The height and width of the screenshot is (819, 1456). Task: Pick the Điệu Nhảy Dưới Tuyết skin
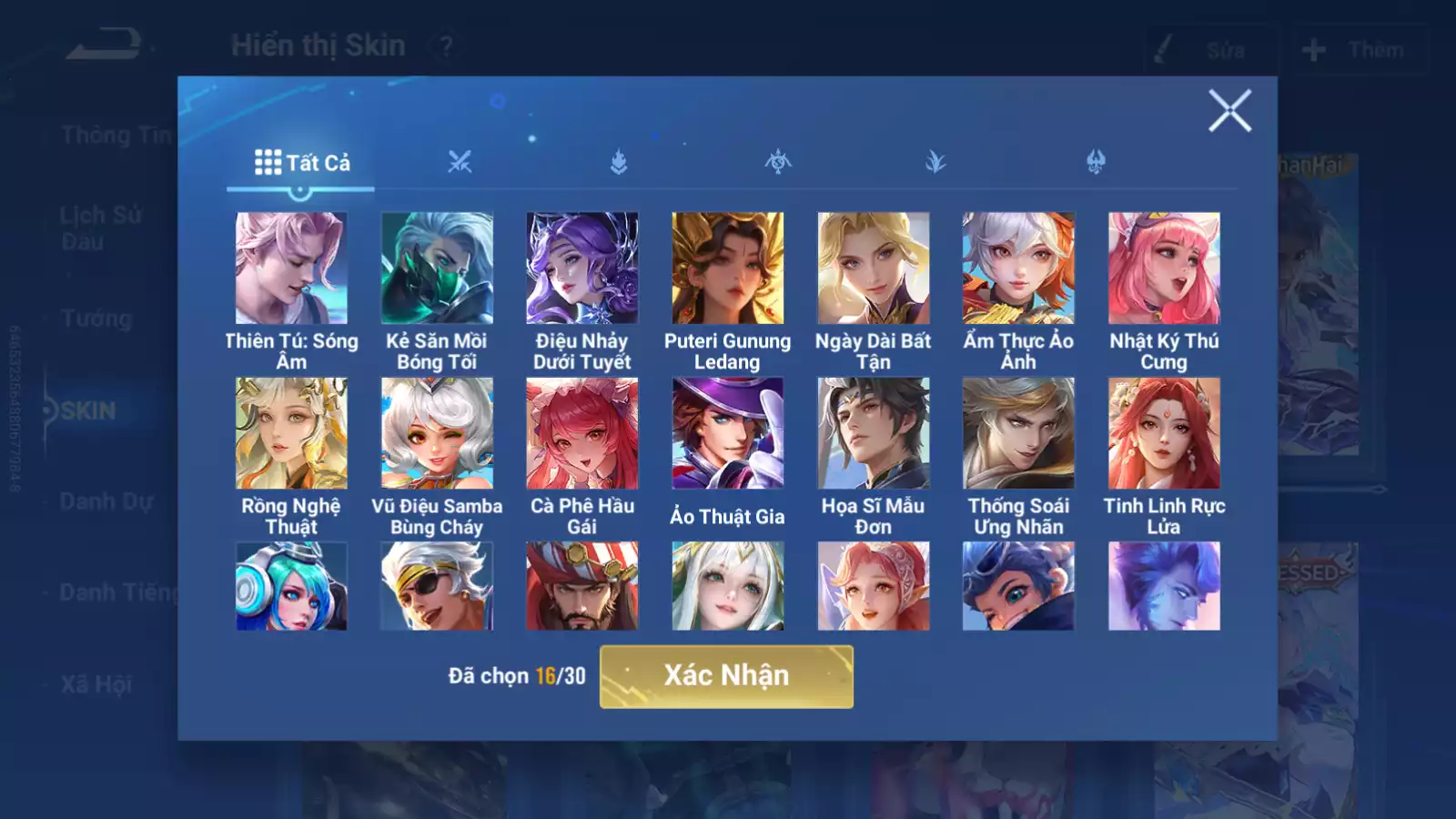tap(582, 268)
